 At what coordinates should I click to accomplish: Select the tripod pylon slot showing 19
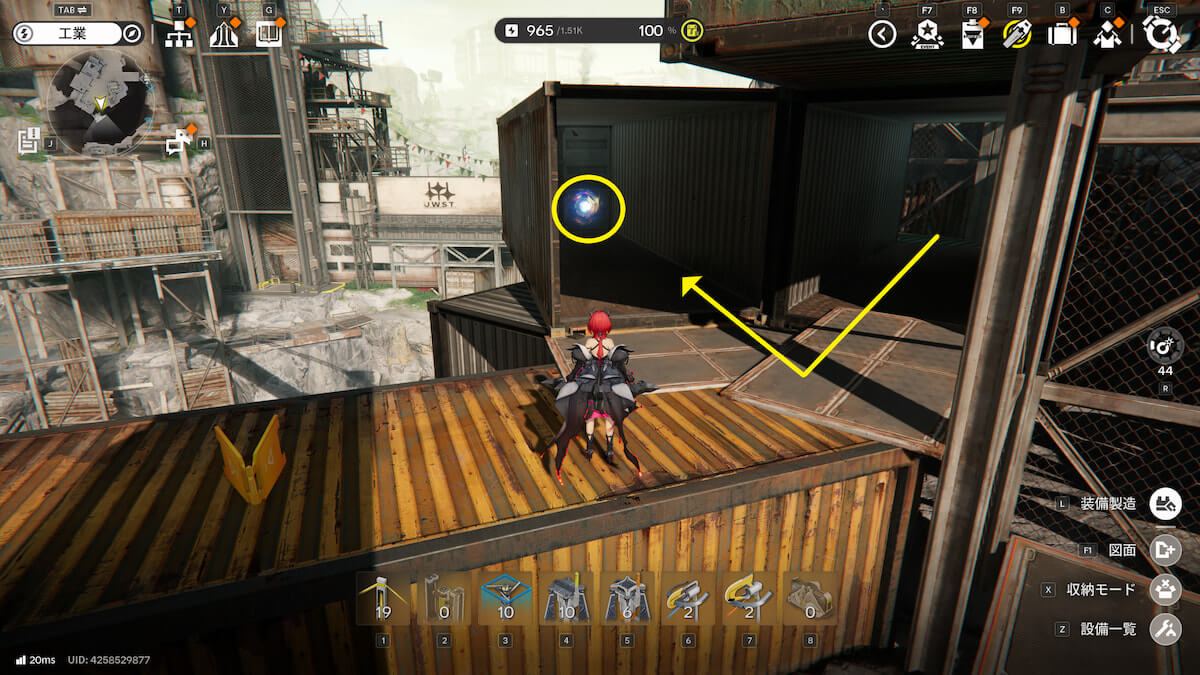[x=383, y=599]
